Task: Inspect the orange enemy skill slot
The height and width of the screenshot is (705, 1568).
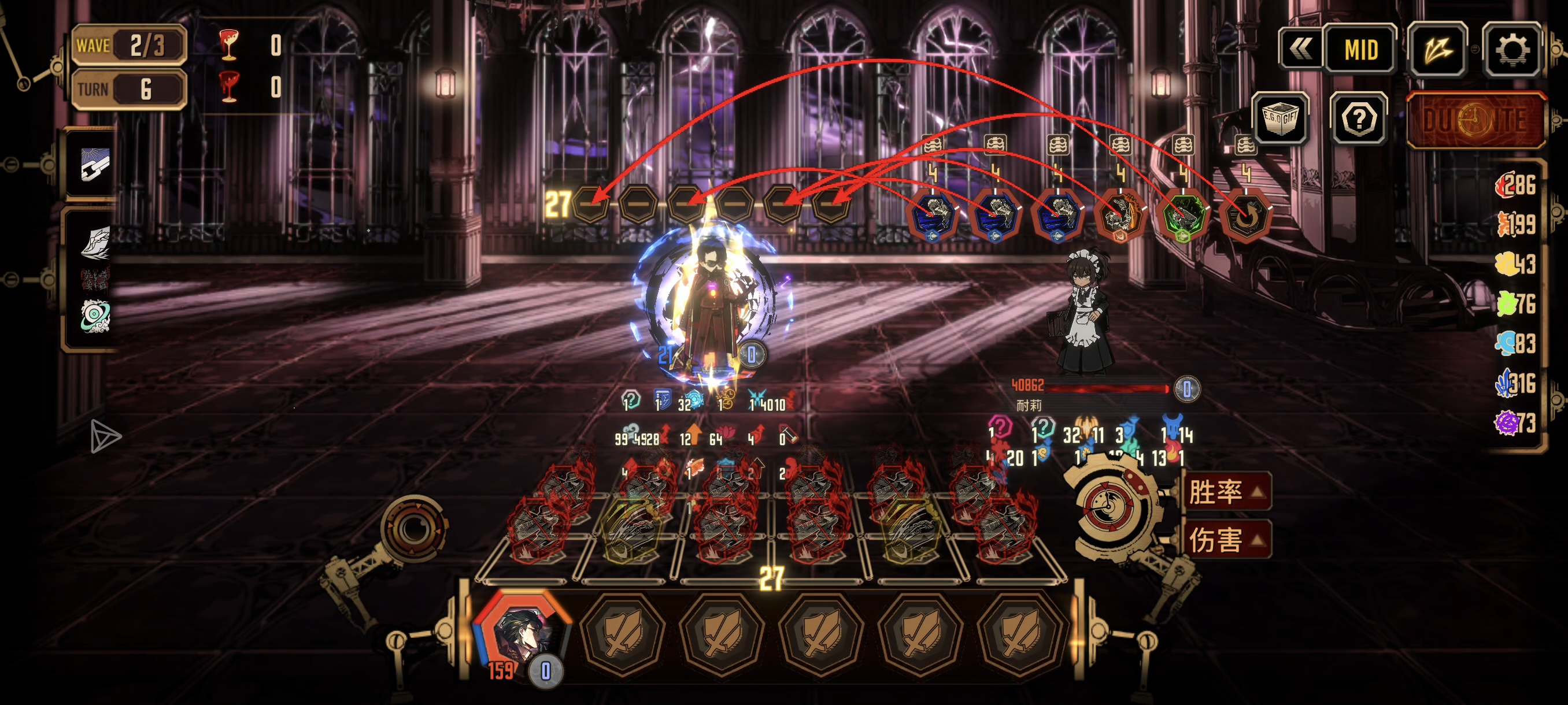Action: click(x=1119, y=216)
